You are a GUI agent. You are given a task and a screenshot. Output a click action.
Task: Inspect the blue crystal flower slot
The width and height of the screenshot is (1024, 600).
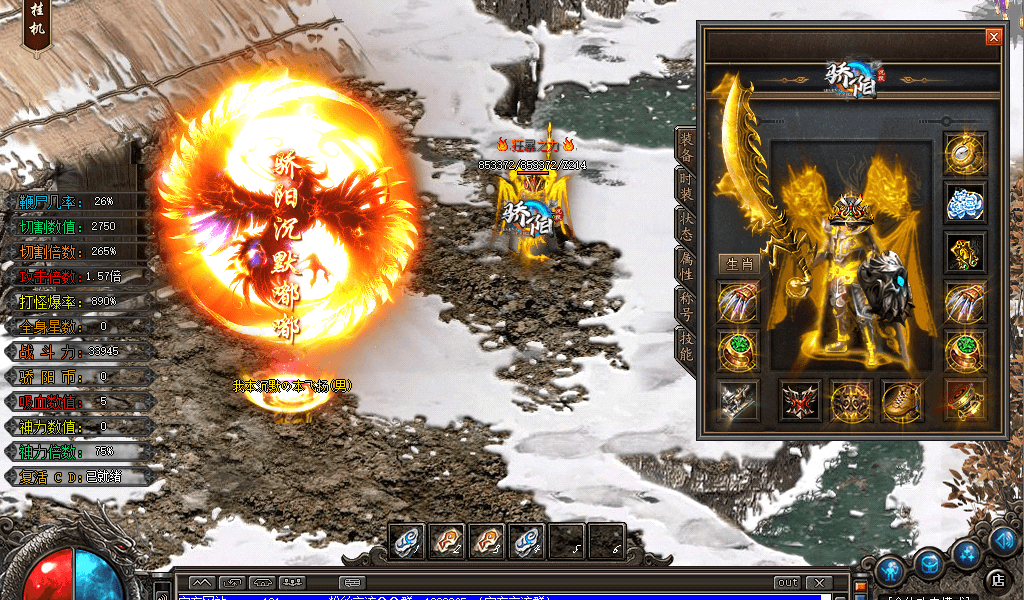pyautogui.click(x=965, y=202)
